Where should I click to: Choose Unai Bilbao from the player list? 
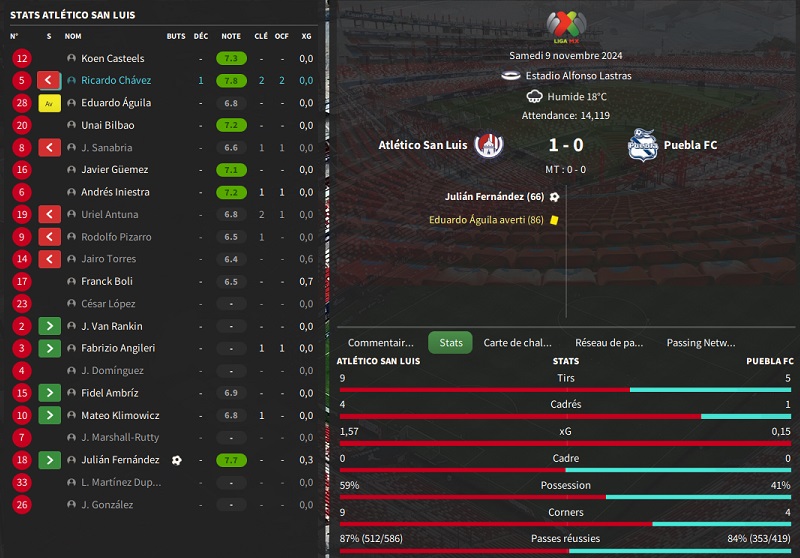(x=107, y=126)
